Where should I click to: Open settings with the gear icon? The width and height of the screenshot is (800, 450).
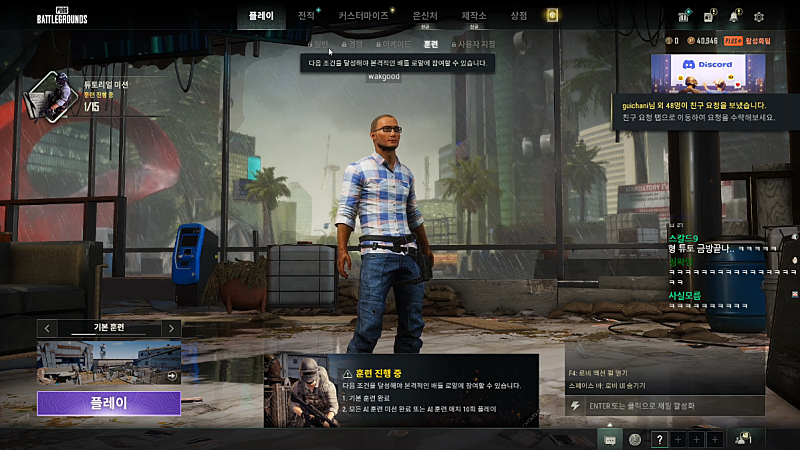click(759, 16)
